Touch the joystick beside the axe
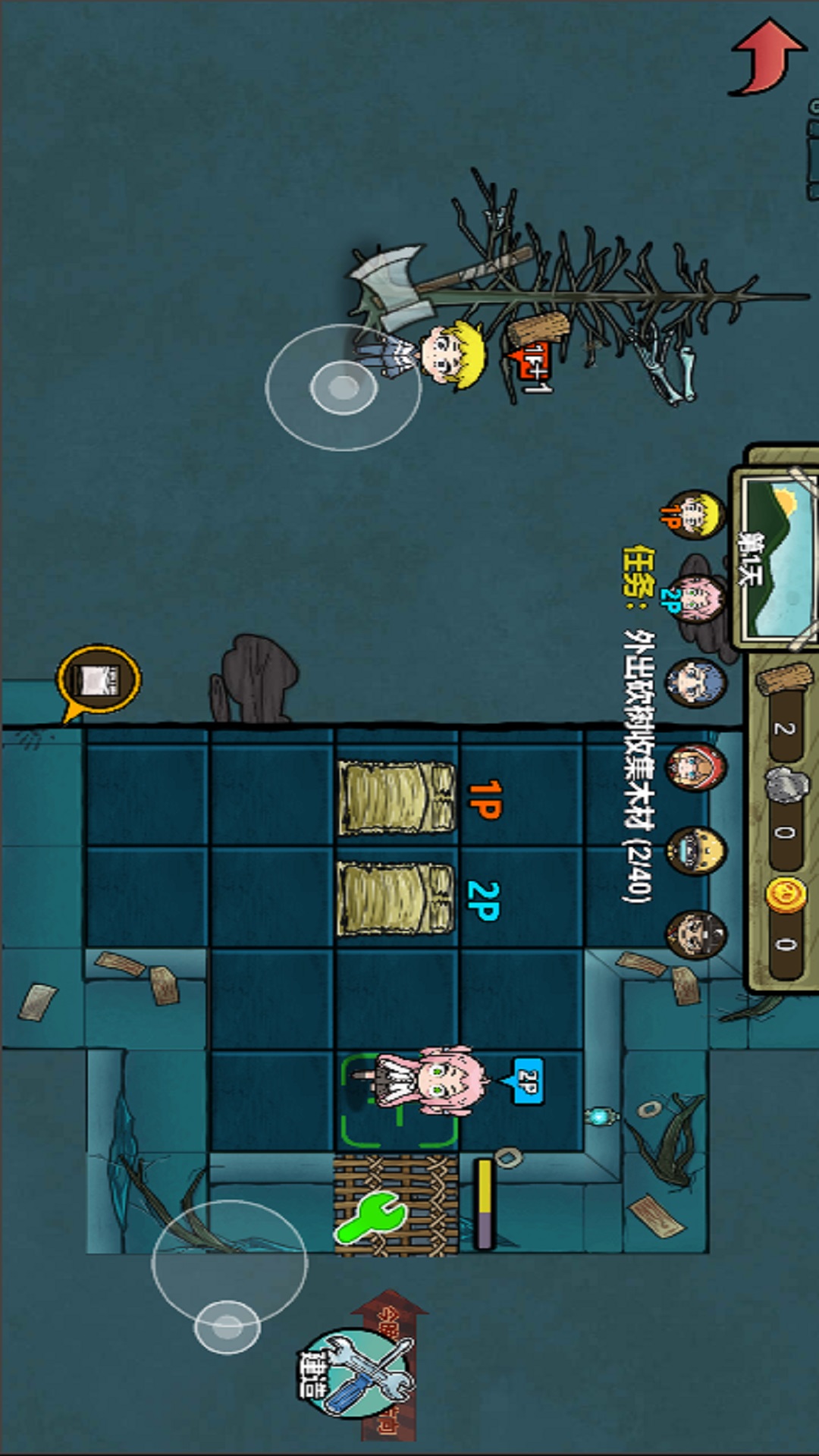 pos(343,388)
